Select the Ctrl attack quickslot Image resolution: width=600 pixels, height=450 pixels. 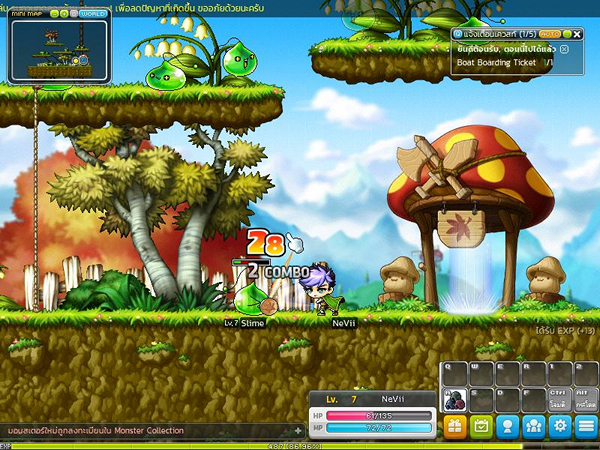[x=561, y=400]
